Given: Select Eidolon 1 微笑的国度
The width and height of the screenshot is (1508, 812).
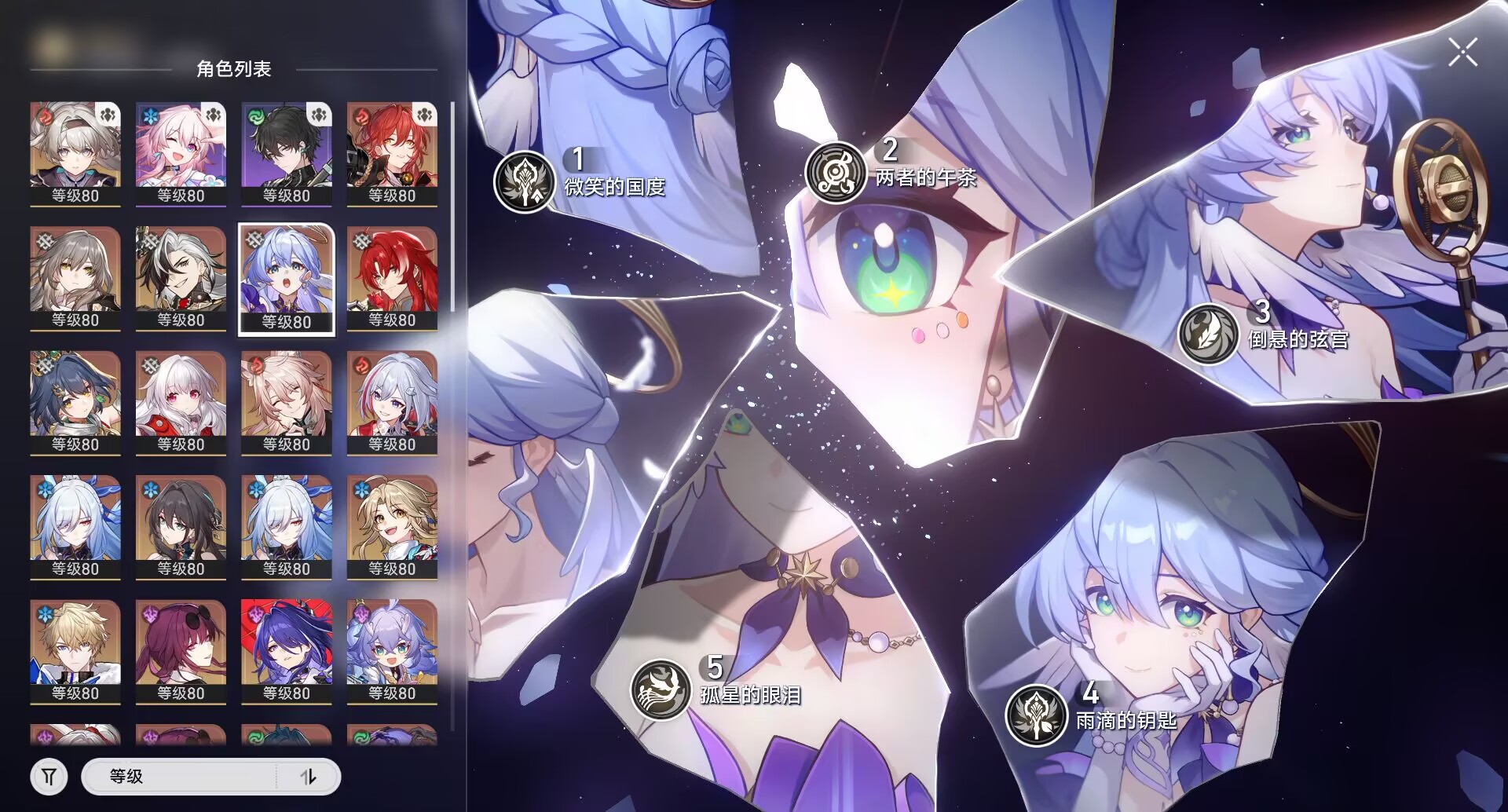Looking at the screenshot, I should click(525, 181).
